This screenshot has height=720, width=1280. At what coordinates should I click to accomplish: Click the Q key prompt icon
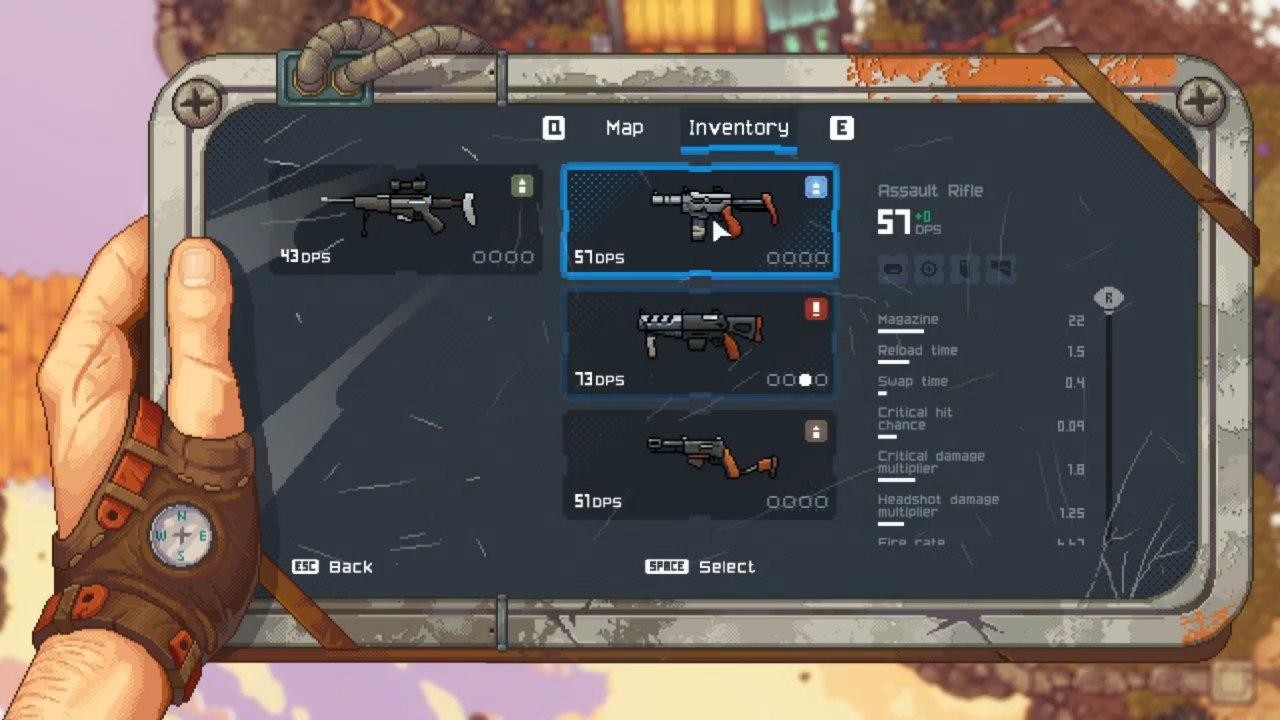click(x=554, y=128)
